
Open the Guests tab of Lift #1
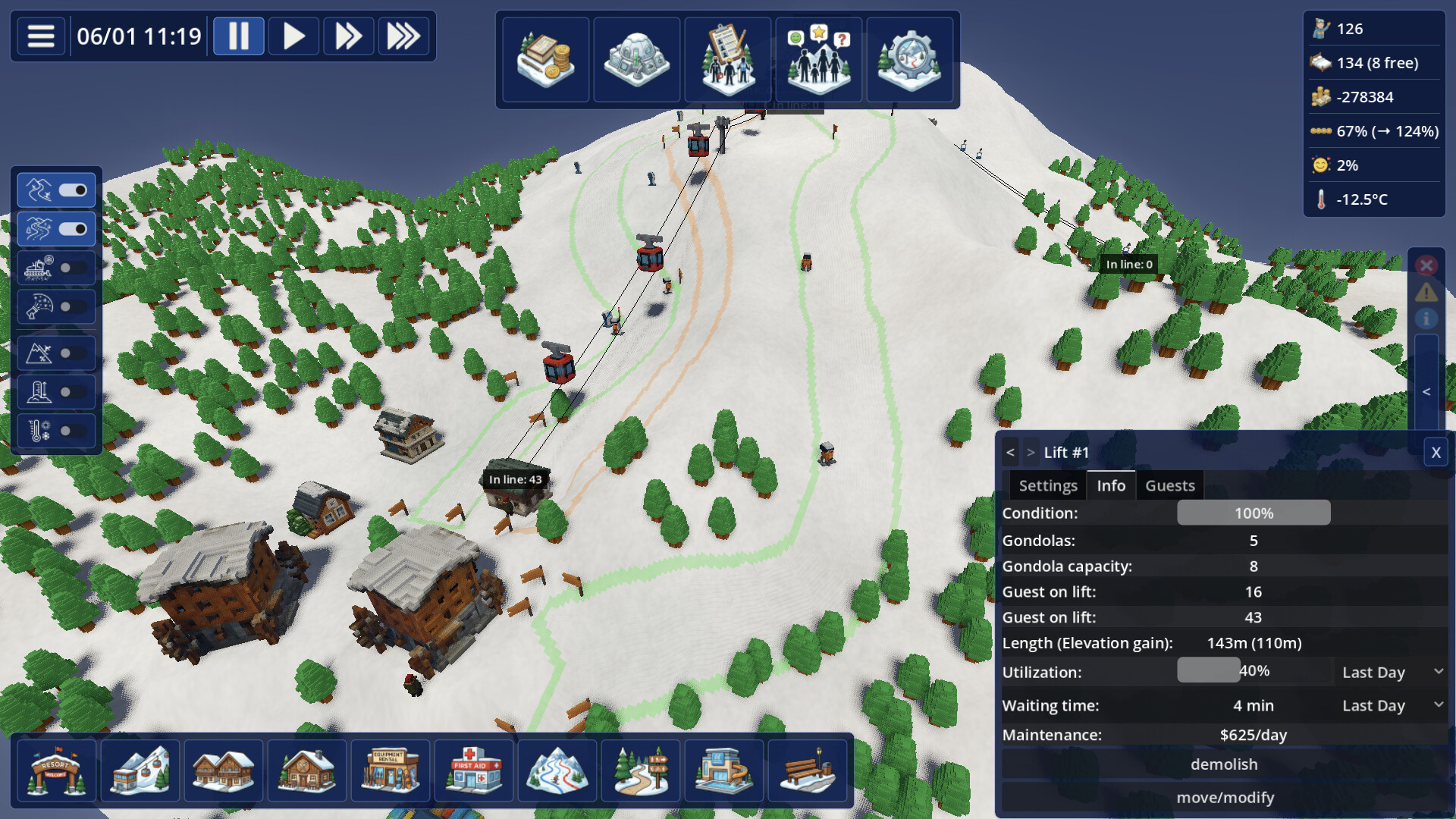(x=1169, y=485)
